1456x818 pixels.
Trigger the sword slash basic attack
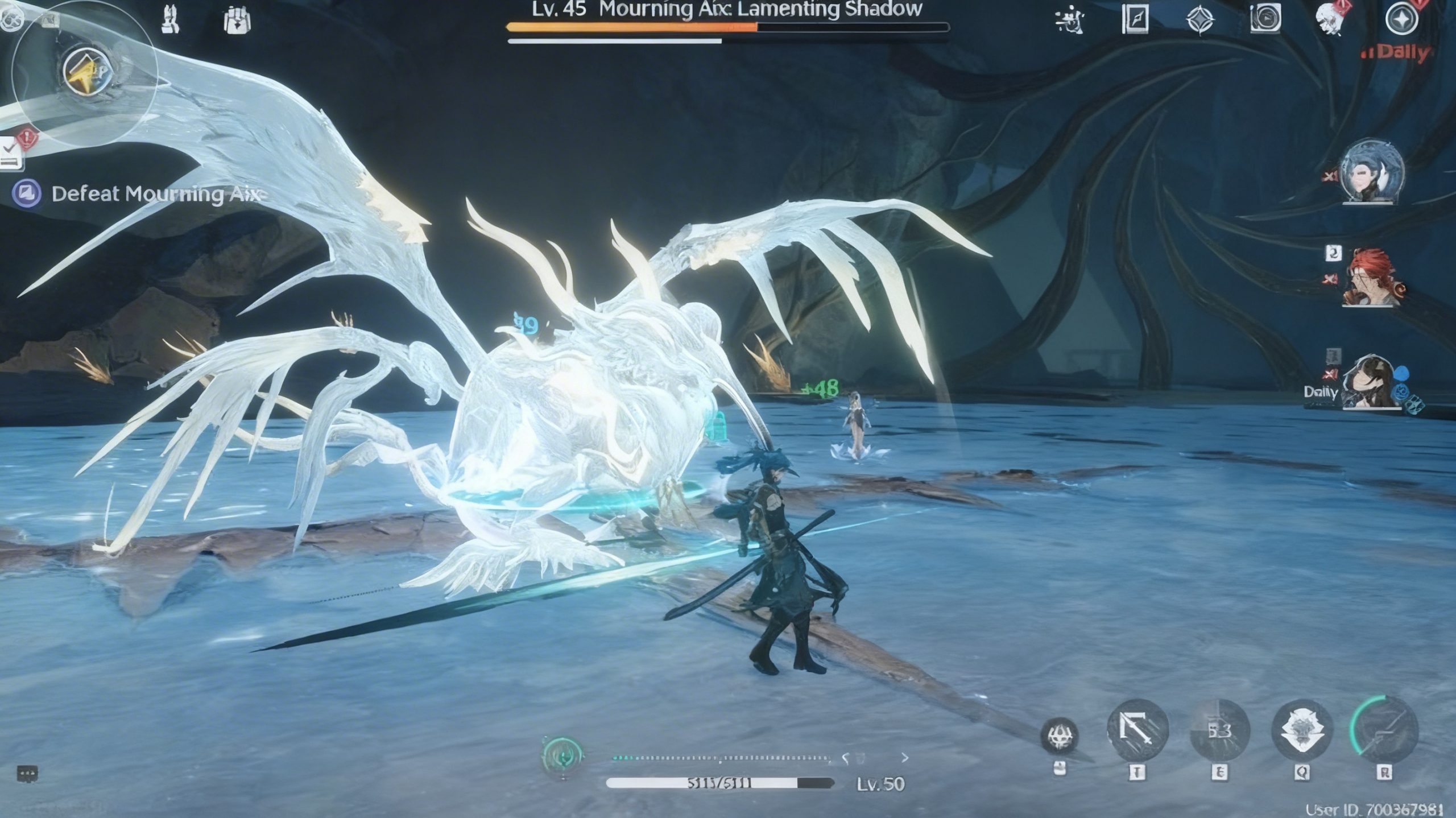tap(1137, 731)
